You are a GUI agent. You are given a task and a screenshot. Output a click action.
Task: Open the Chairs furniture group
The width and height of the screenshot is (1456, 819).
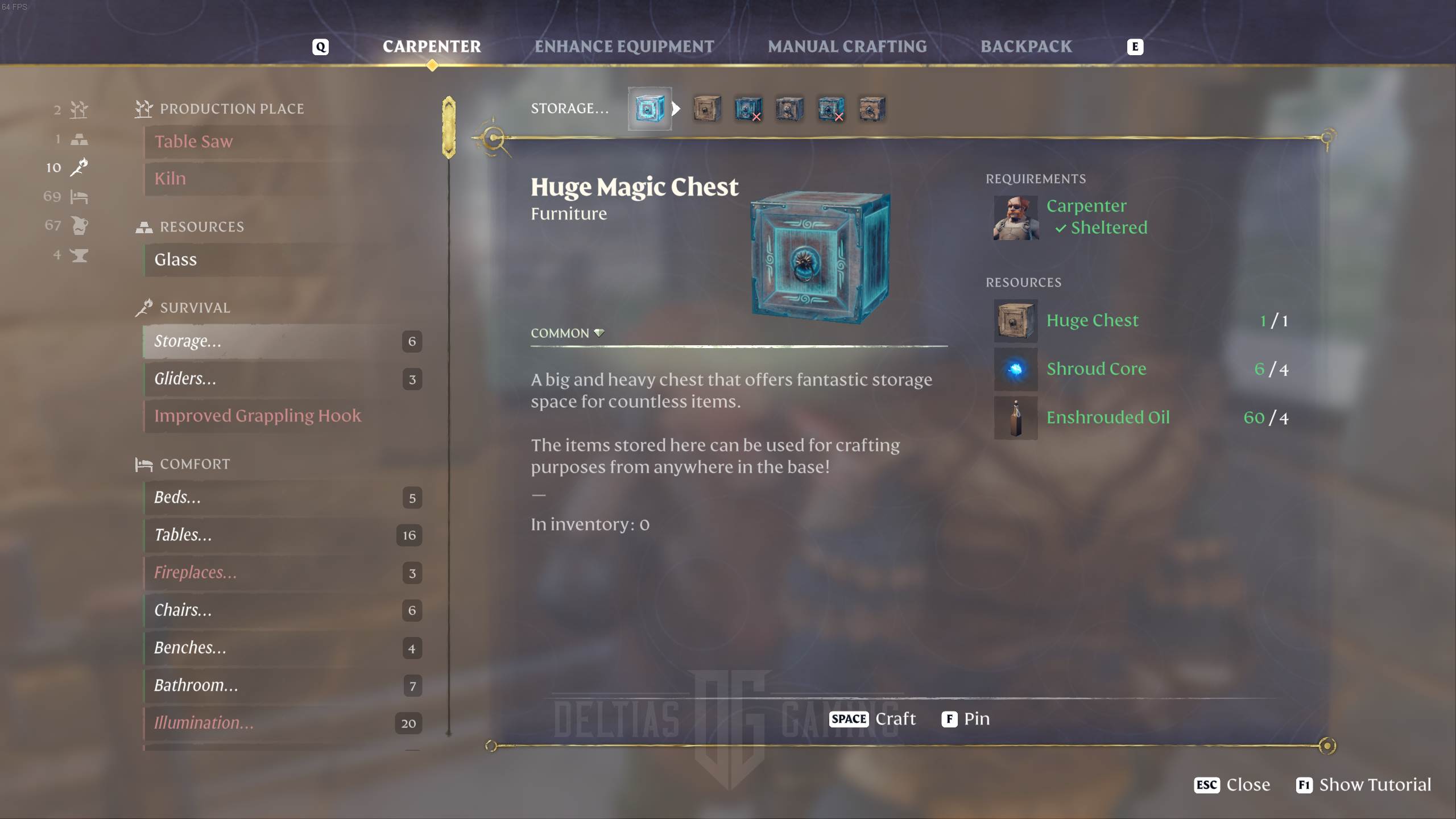pyautogui.click(x=183, y=610)
